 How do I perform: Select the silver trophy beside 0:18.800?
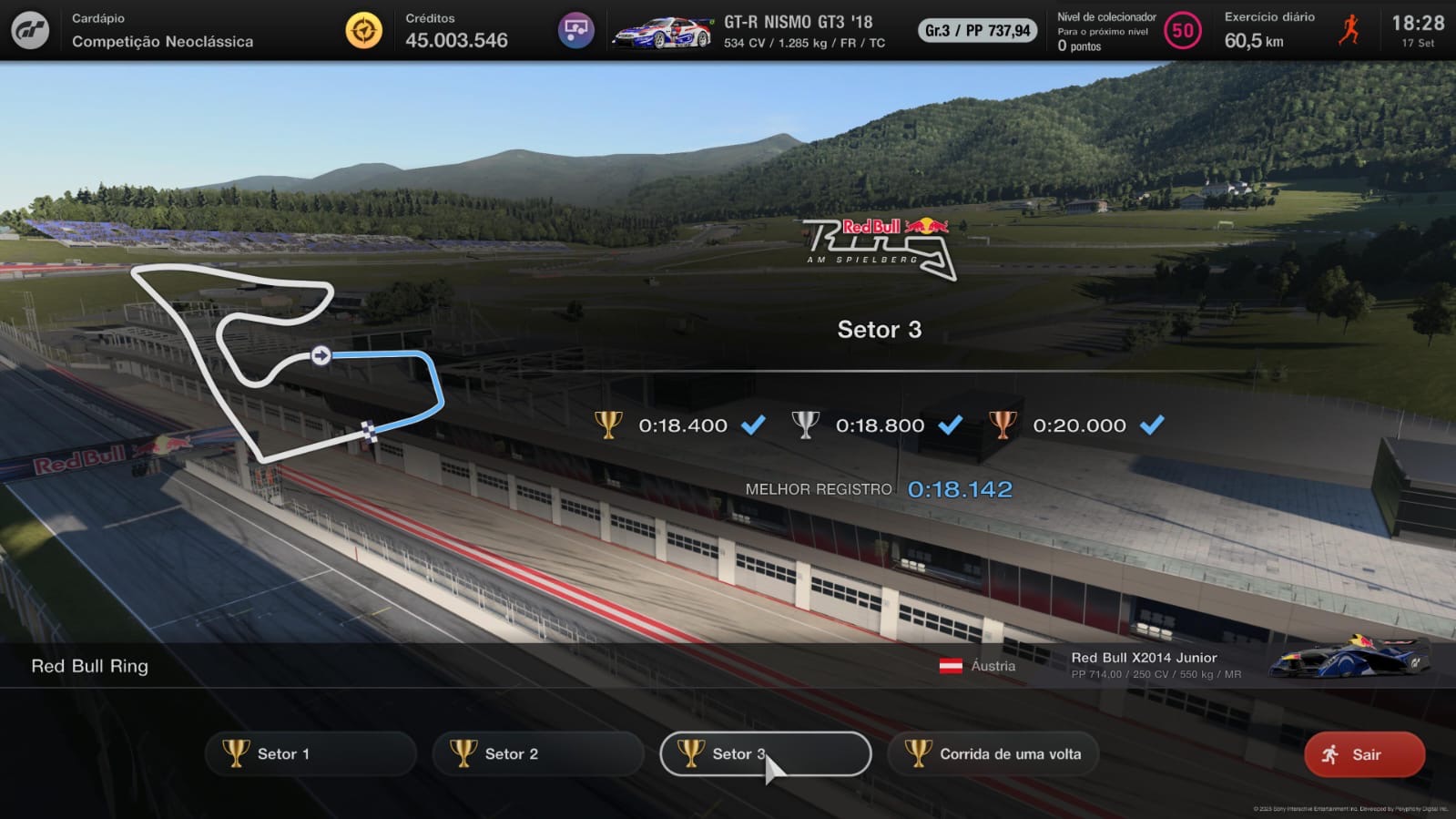coord(807,425)
